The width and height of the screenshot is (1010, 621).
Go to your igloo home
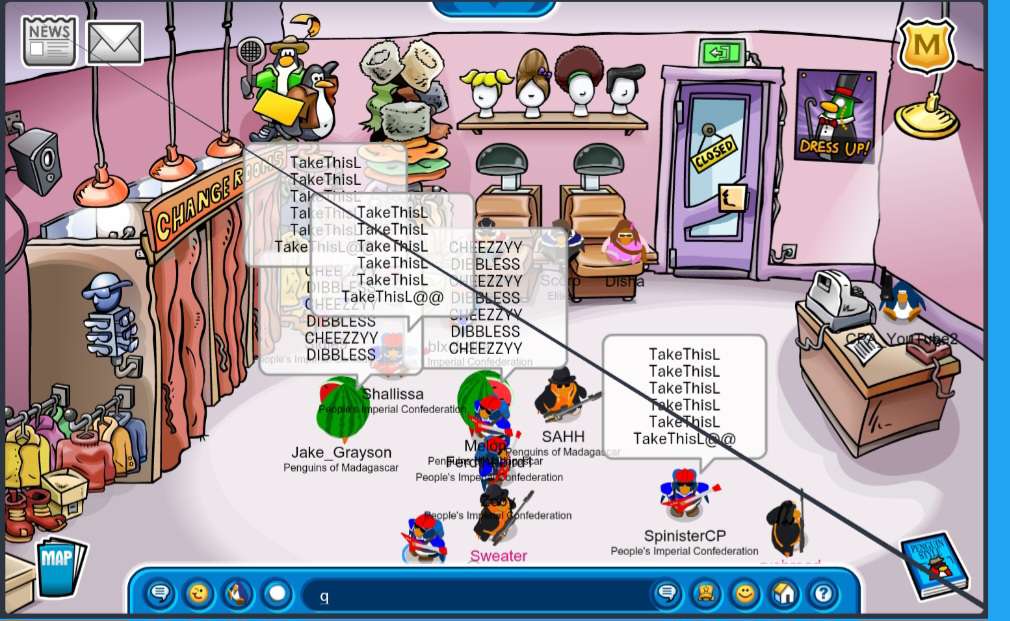pyautogui.click(x=784, y=594)
